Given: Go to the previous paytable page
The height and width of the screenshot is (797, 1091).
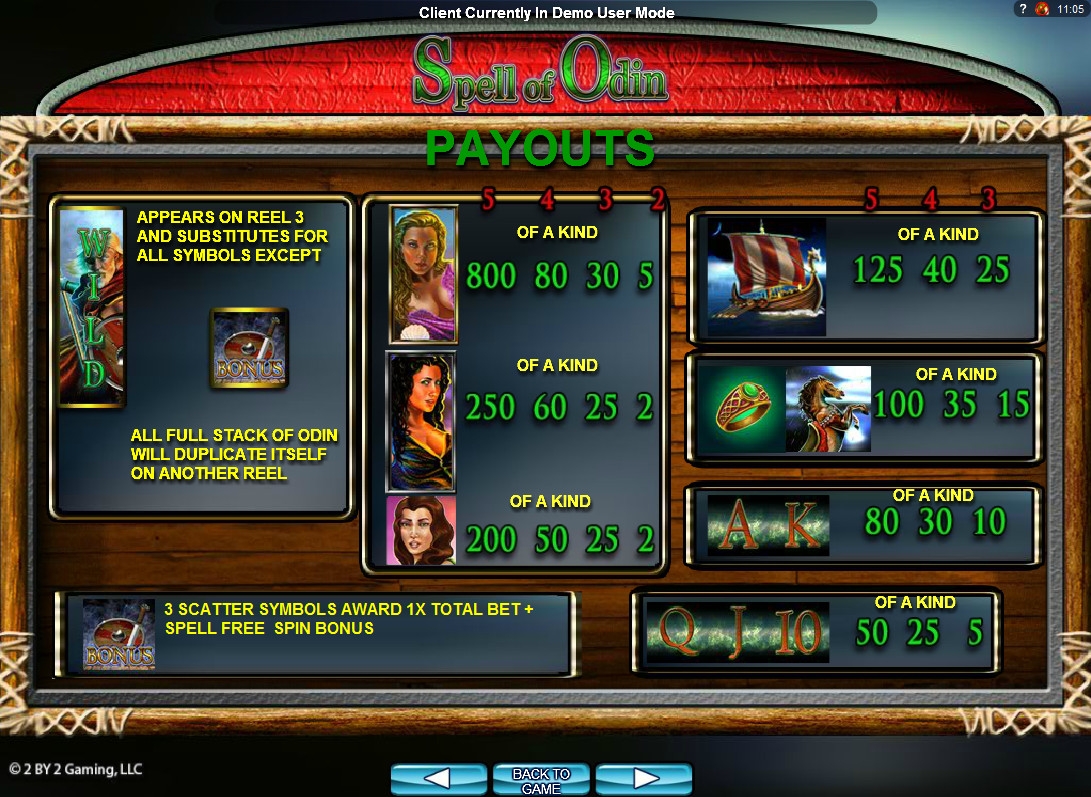Looking at the screenshot, I should [x=439, y=779].
